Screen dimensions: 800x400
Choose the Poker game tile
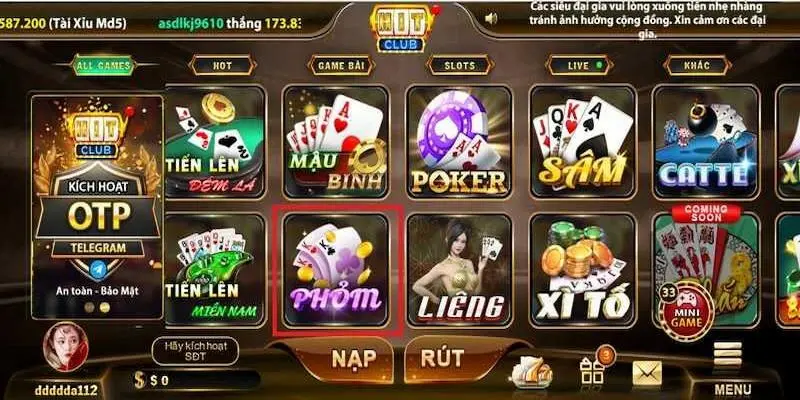coord(459,142)
